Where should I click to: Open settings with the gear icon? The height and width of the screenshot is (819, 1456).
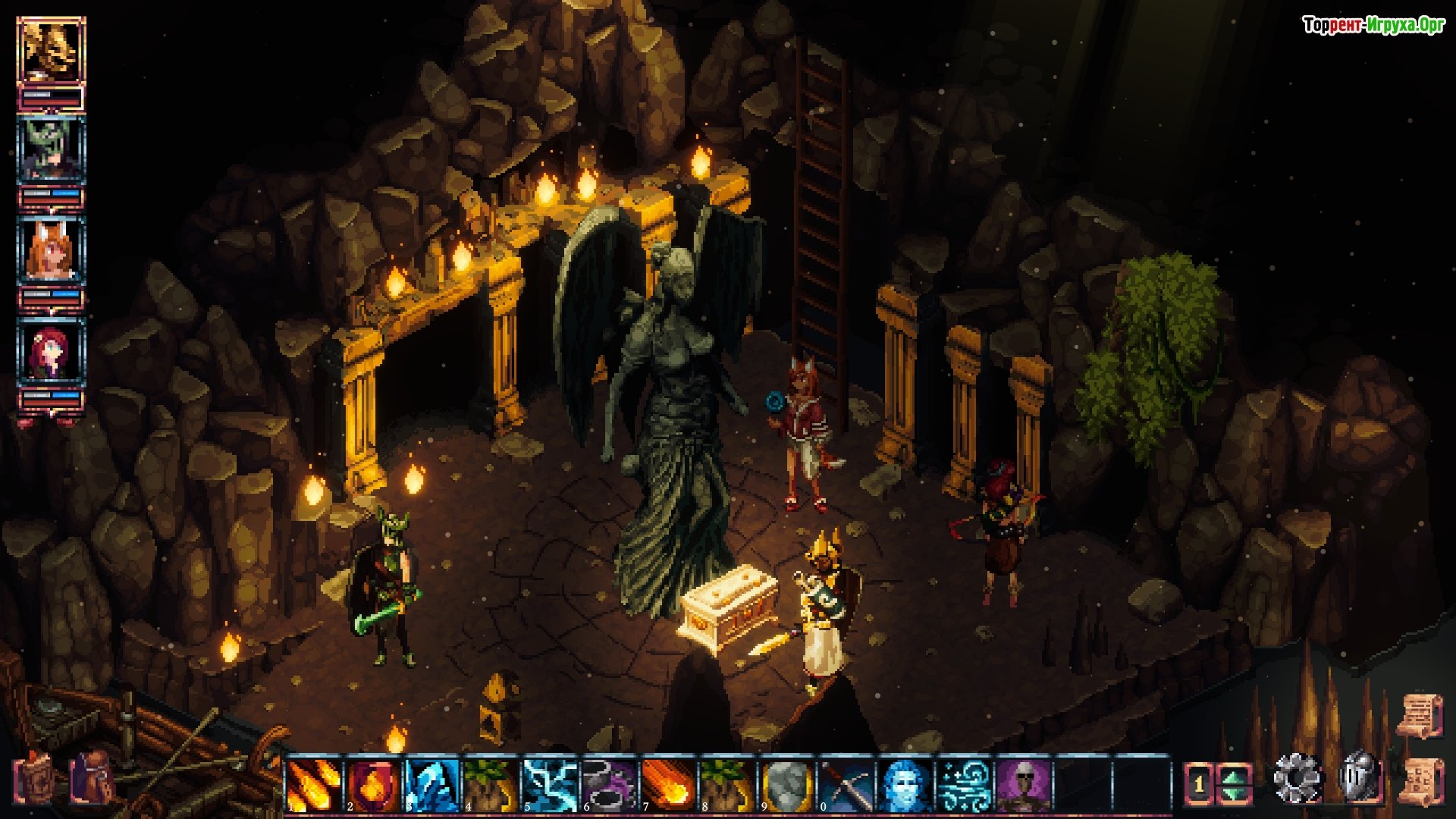[x=1297, y=779]
